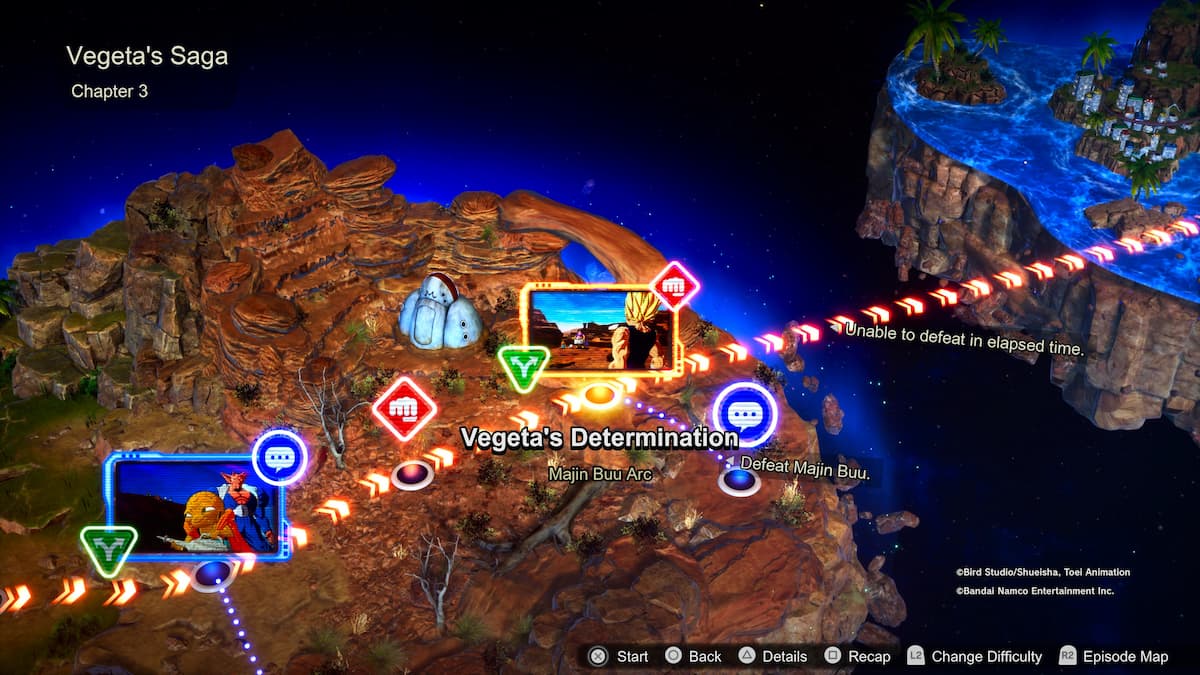Click the red fist icon on Vegeta's thumbnail
This screenshot has width=1200, height=675.
pos(674,286)
